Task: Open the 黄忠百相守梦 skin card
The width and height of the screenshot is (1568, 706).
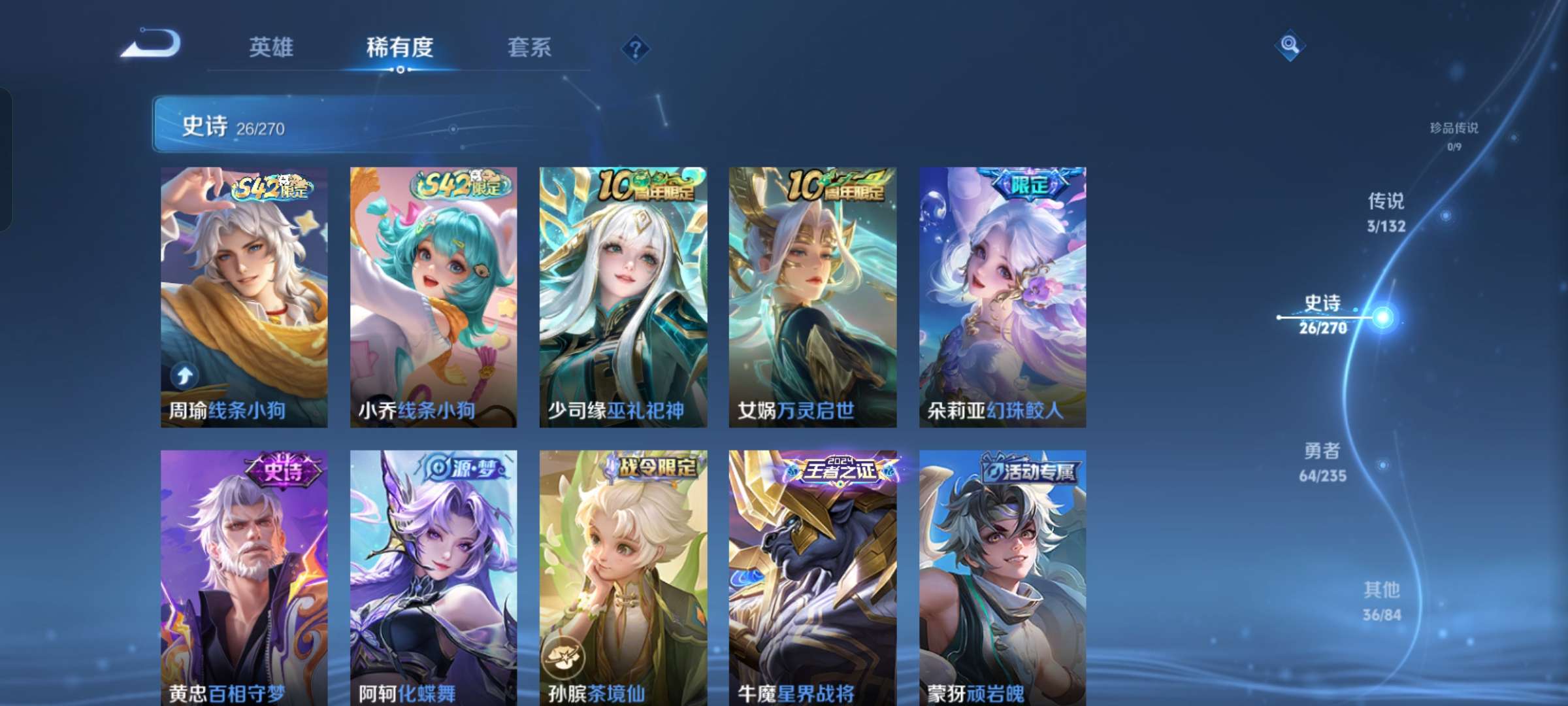Action: (x=244, y=575)
